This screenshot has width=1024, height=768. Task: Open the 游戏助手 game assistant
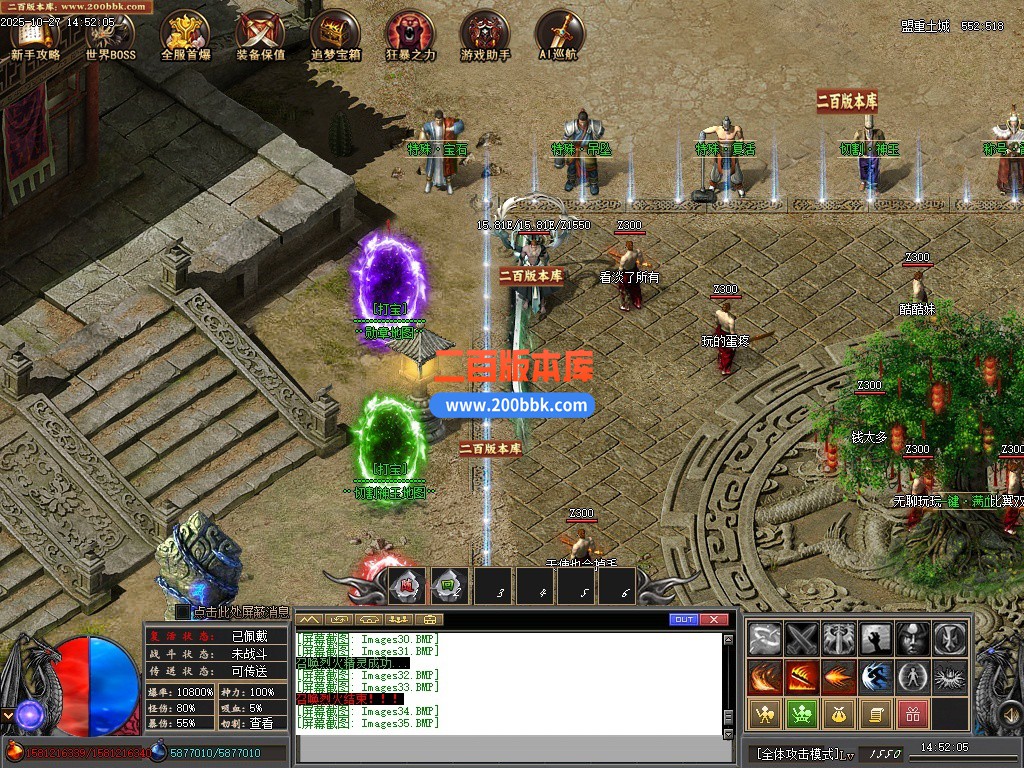485,36
